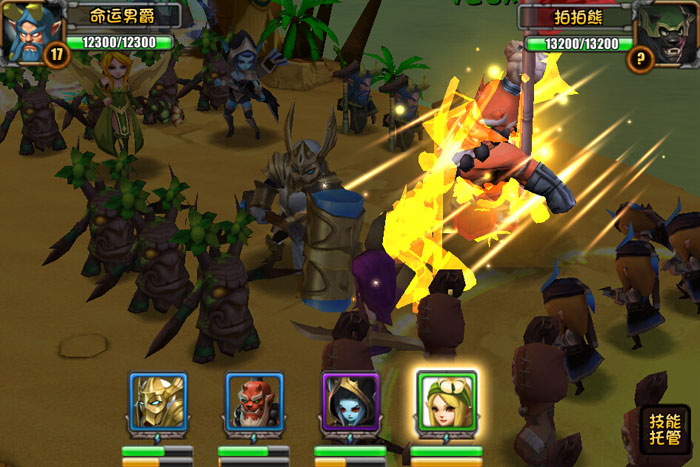This screenshot has height=467, width=700.
Task: Tap the enemy green orc avatar
Action: [665, 30]
